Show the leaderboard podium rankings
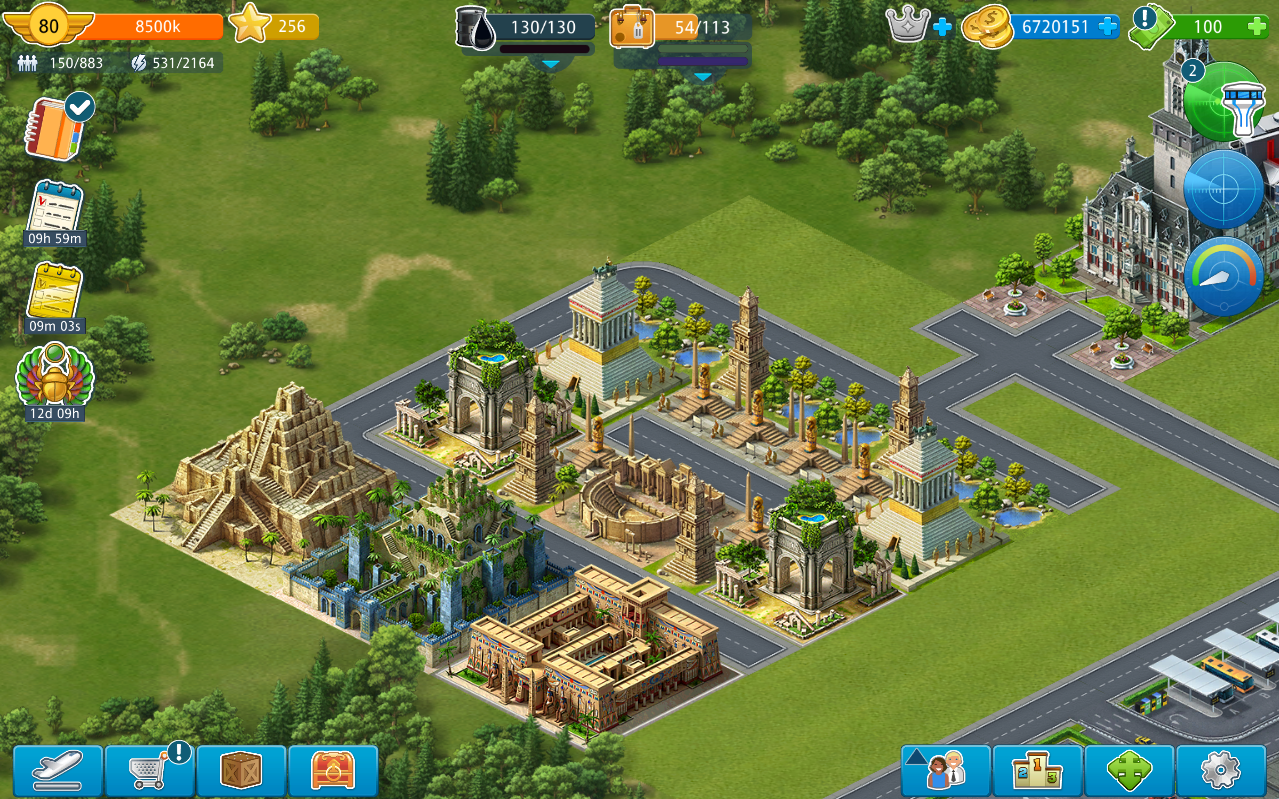 [x=1038, y=771]
